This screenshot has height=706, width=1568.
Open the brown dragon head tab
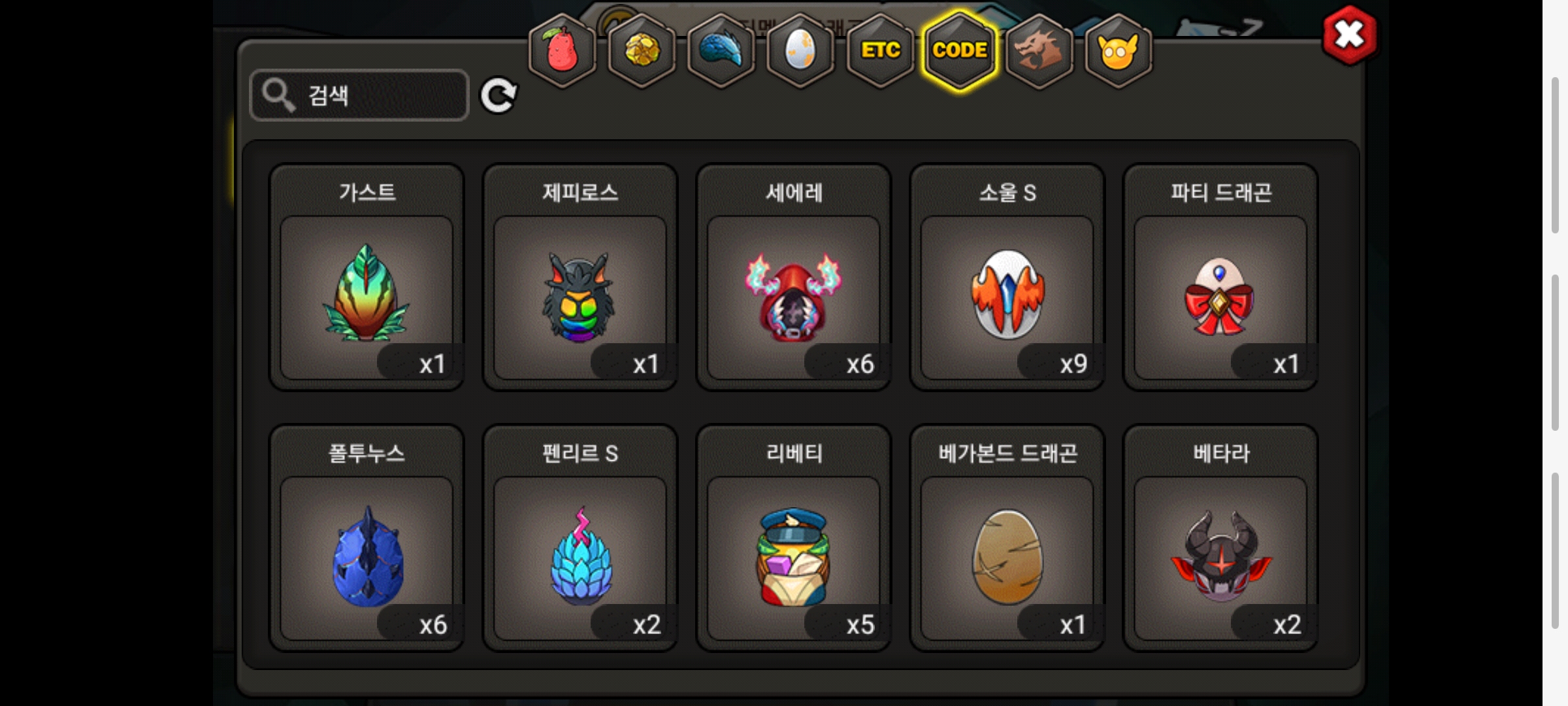tap(1039, 50)
